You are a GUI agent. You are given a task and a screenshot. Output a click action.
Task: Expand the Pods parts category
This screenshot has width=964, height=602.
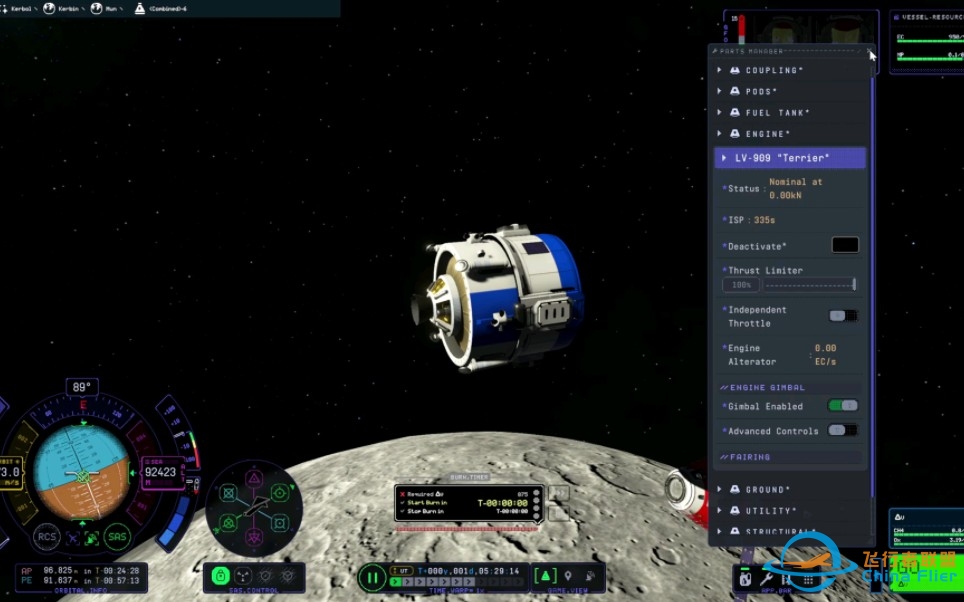[760, 91]
